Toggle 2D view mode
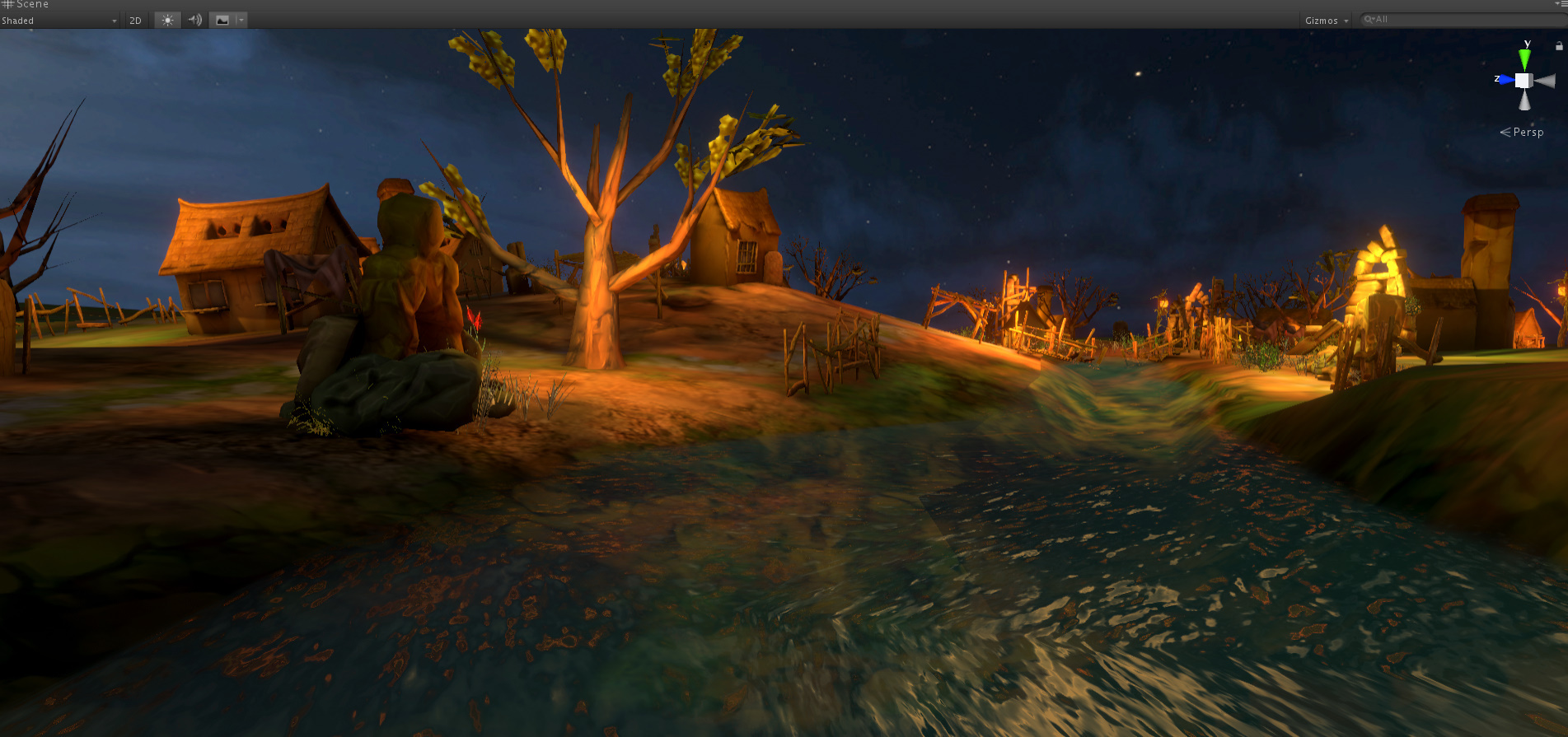 coord(136,20)
